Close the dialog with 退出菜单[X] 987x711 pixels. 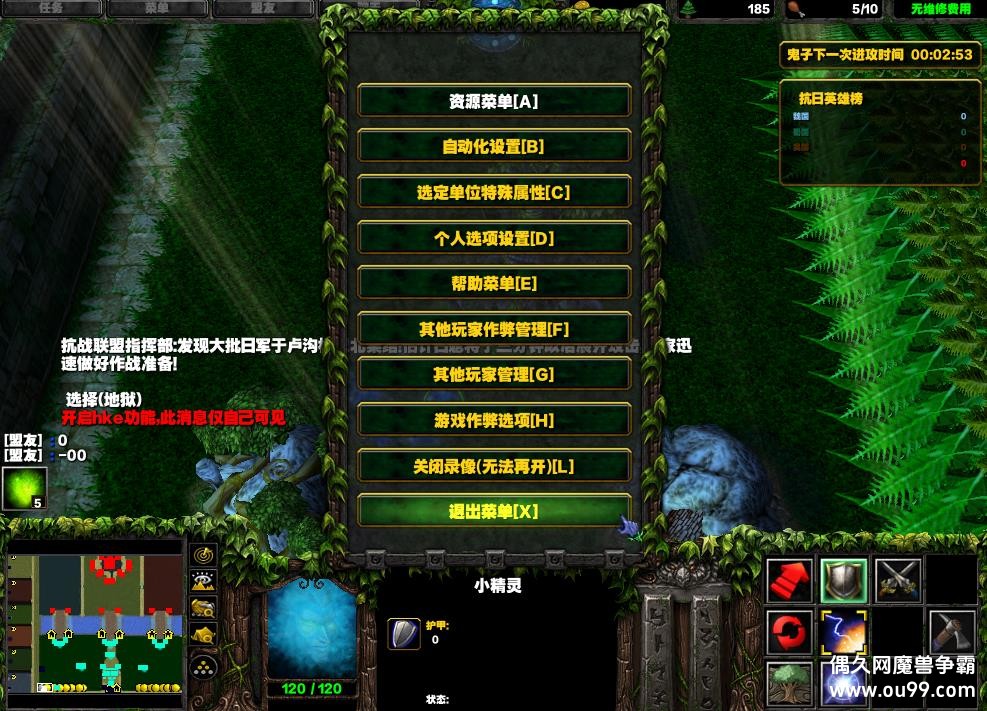[x=494, y=511]
